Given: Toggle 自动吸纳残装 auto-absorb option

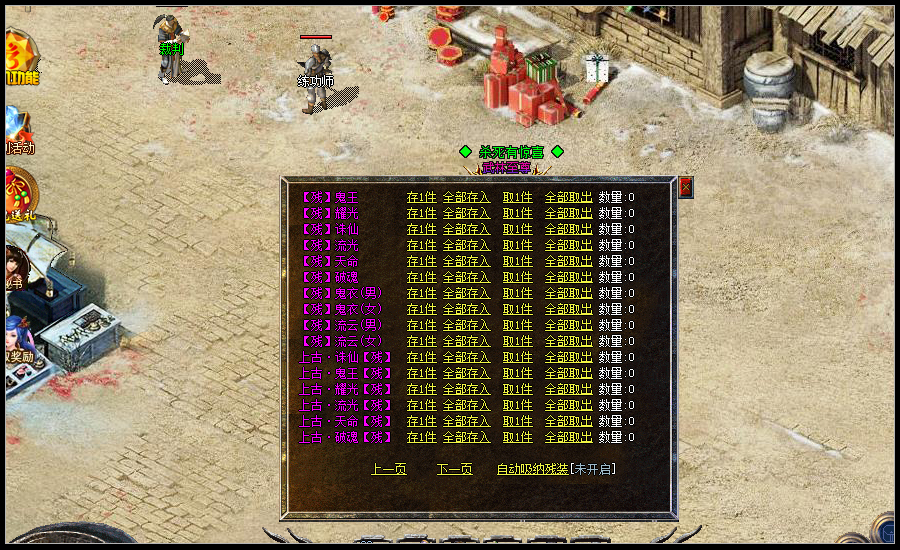Looking at the screenshot, I should click(x=532, y=469).
